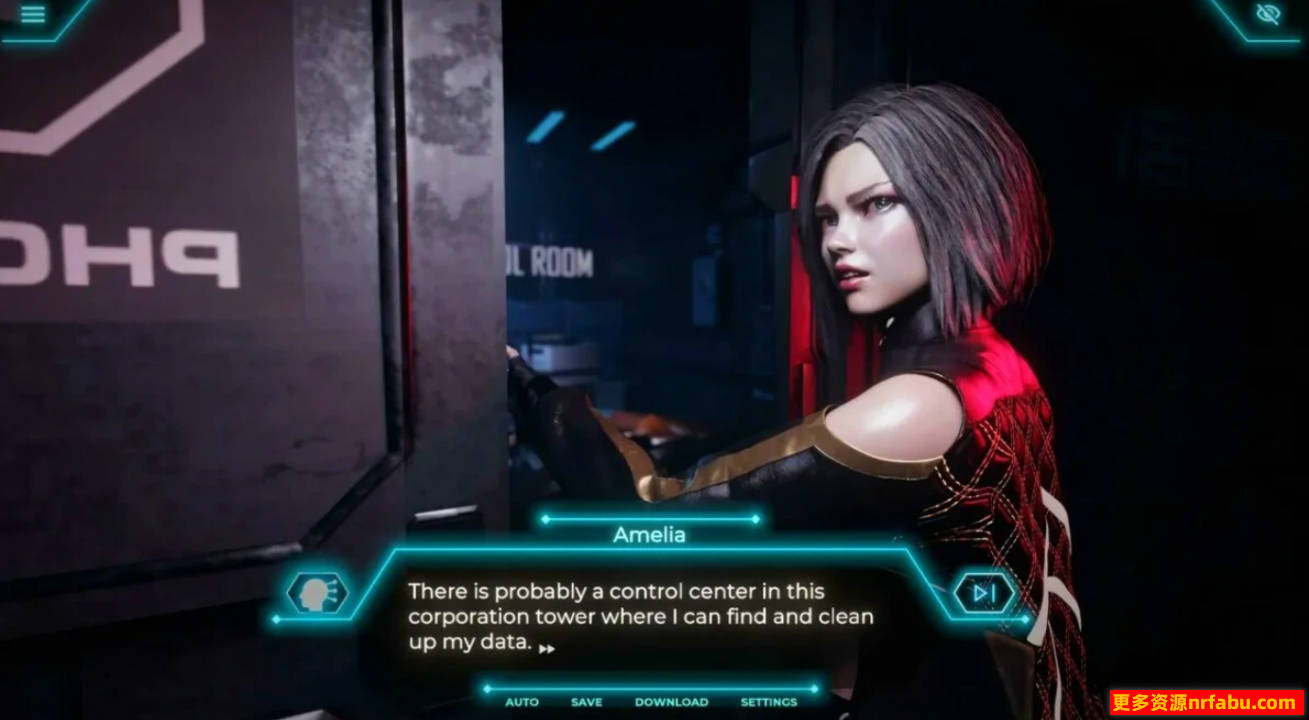Click the glowing line of the bottom menu bar
The image size is (1309, 720).
coord(650,687)
